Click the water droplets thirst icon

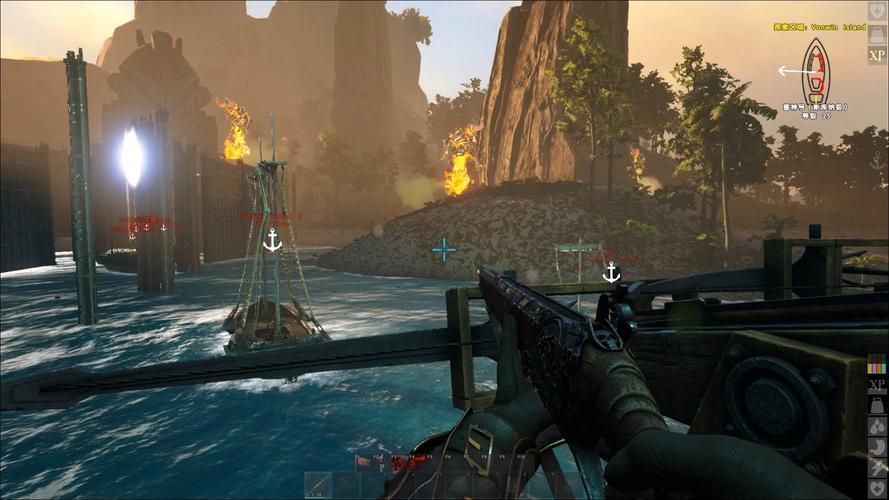pos(877,427)
